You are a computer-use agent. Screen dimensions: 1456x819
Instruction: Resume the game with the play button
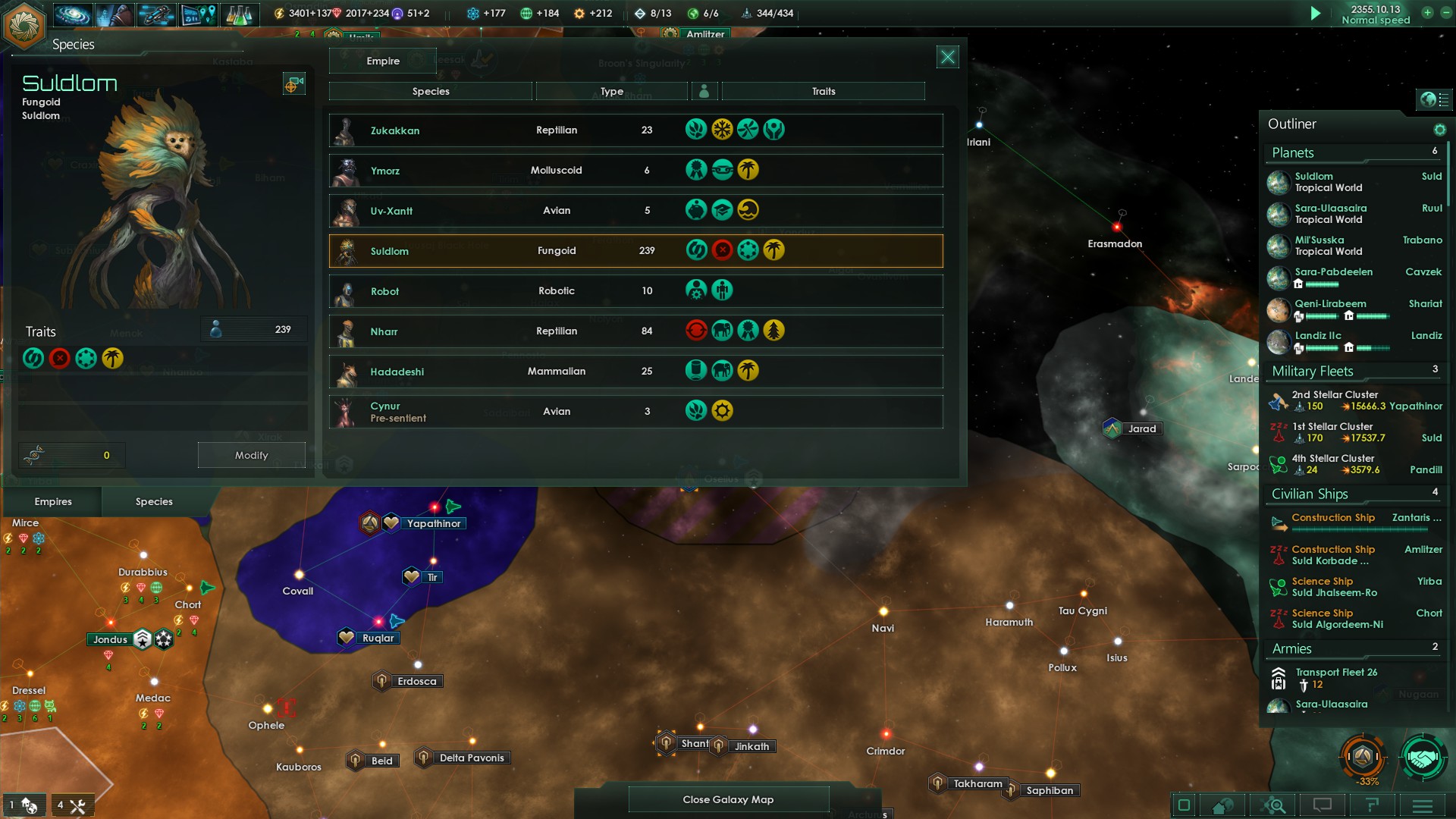point(1316,13)
